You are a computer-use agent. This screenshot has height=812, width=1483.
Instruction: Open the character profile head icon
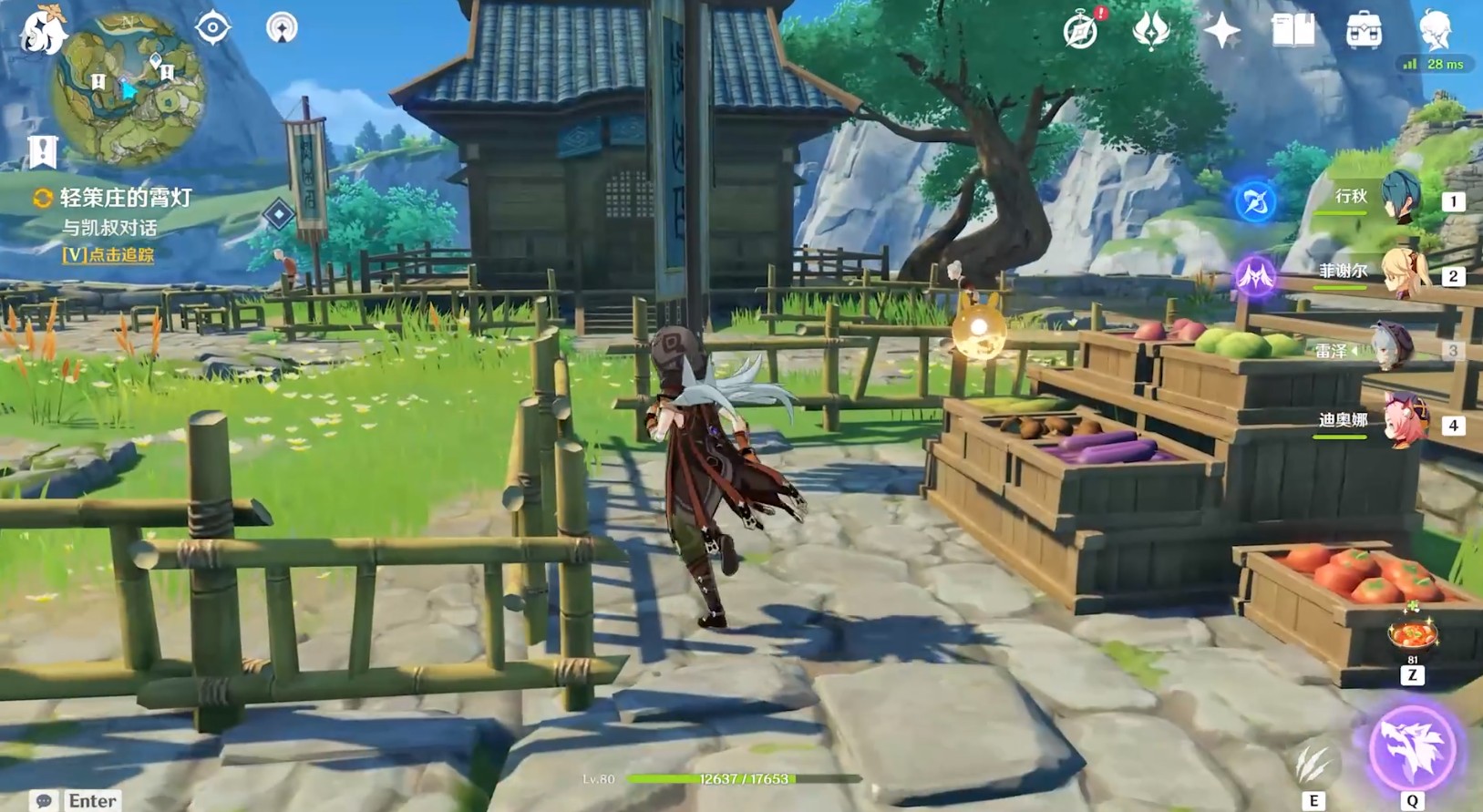coord(1435,32)
